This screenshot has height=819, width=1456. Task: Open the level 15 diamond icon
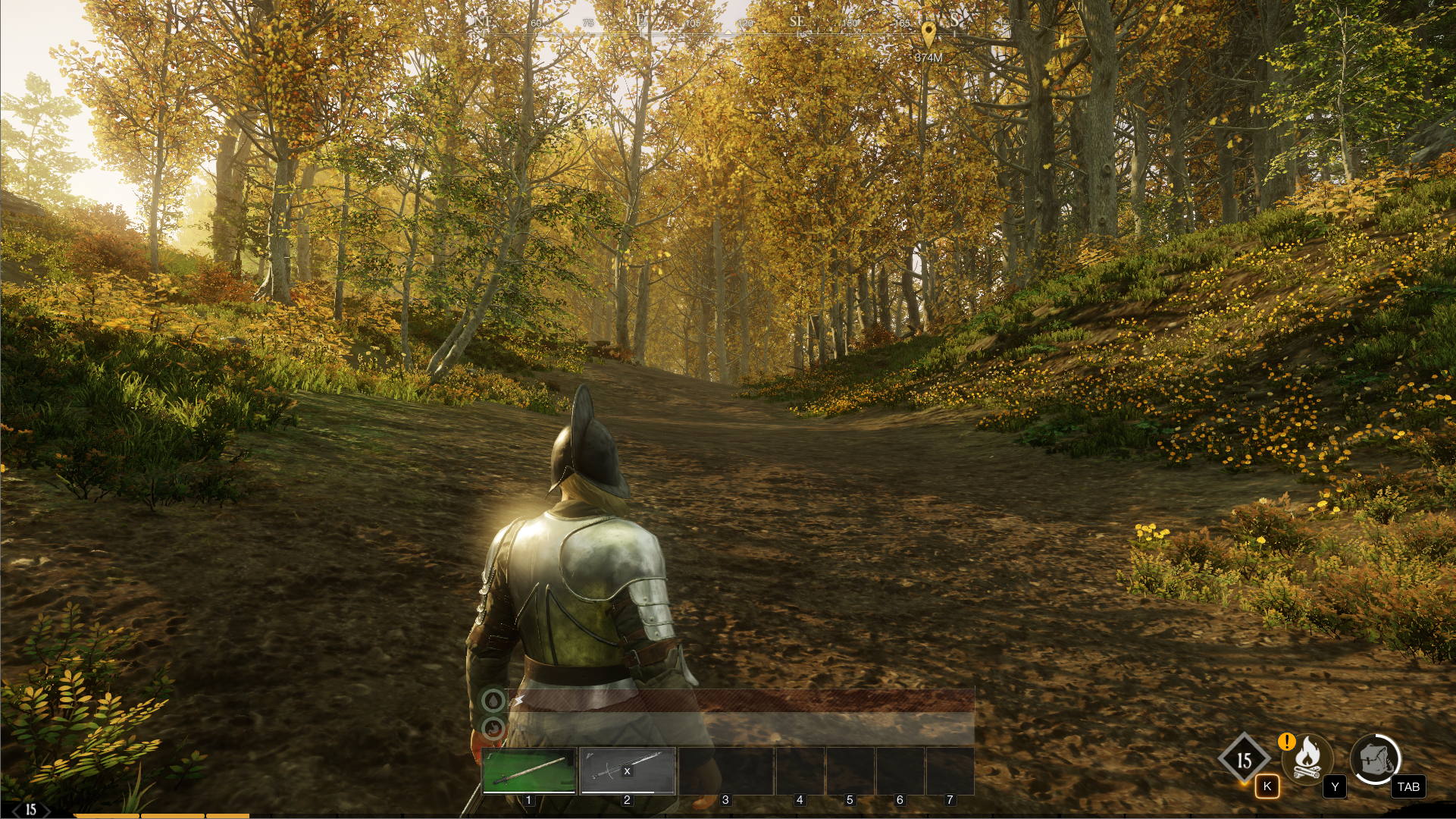(x=1244, y=760)
